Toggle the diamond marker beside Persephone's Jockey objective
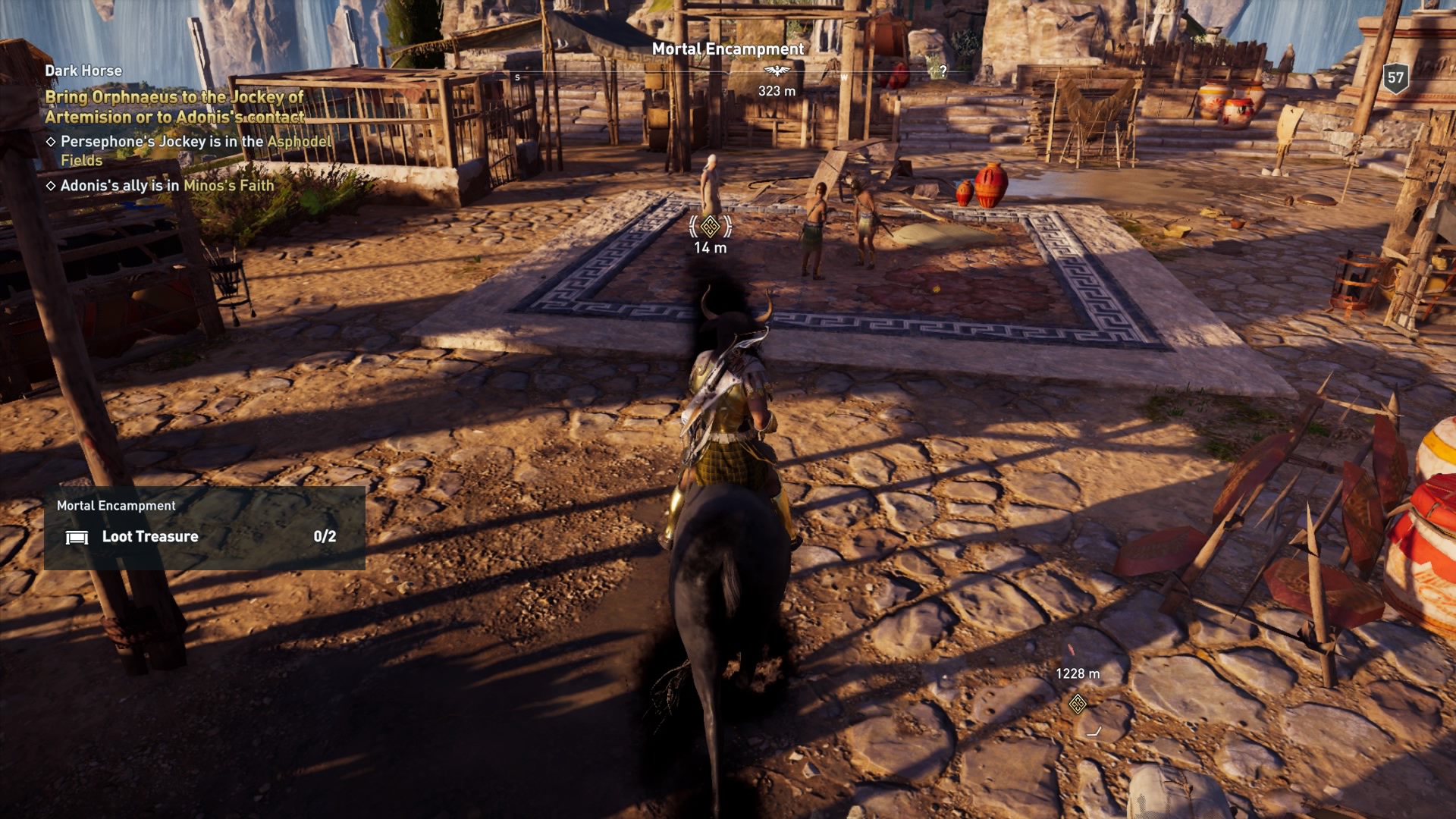 [50, 142]
